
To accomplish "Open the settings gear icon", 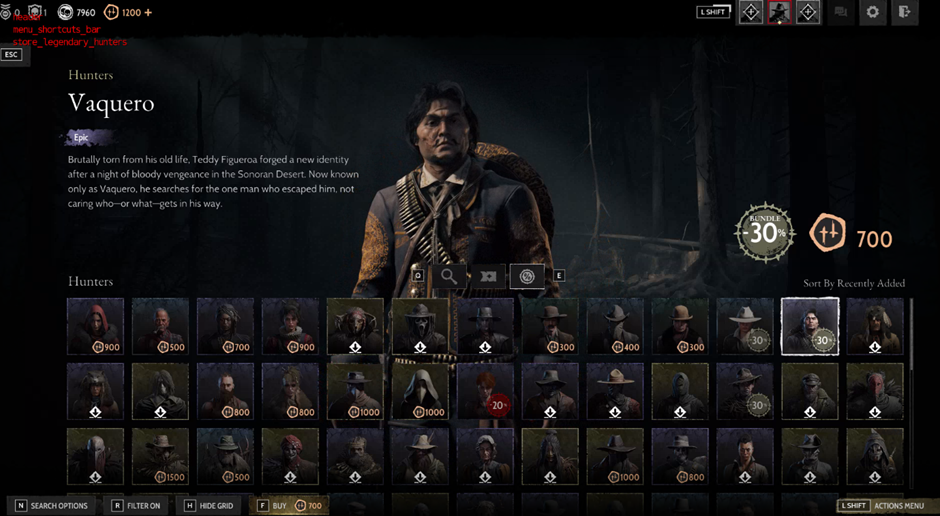I will [873, 12].
